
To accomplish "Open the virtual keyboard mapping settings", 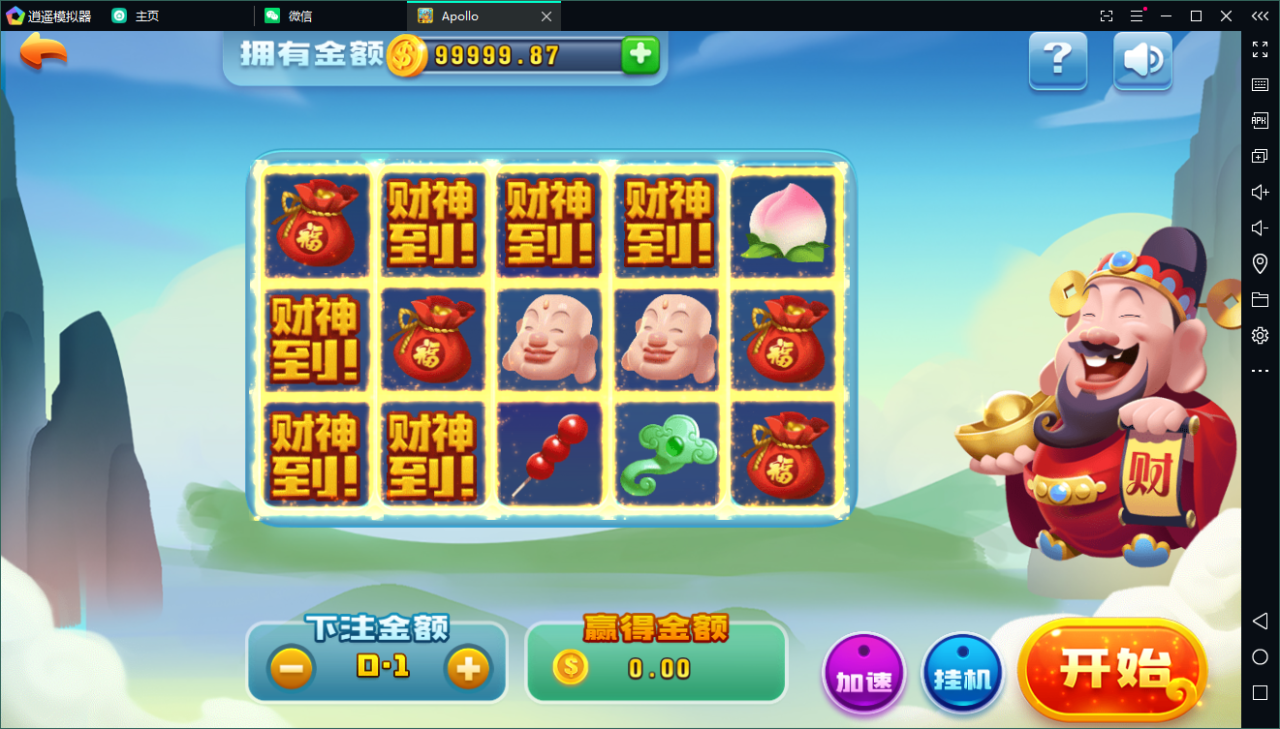I will [1259, 85].
